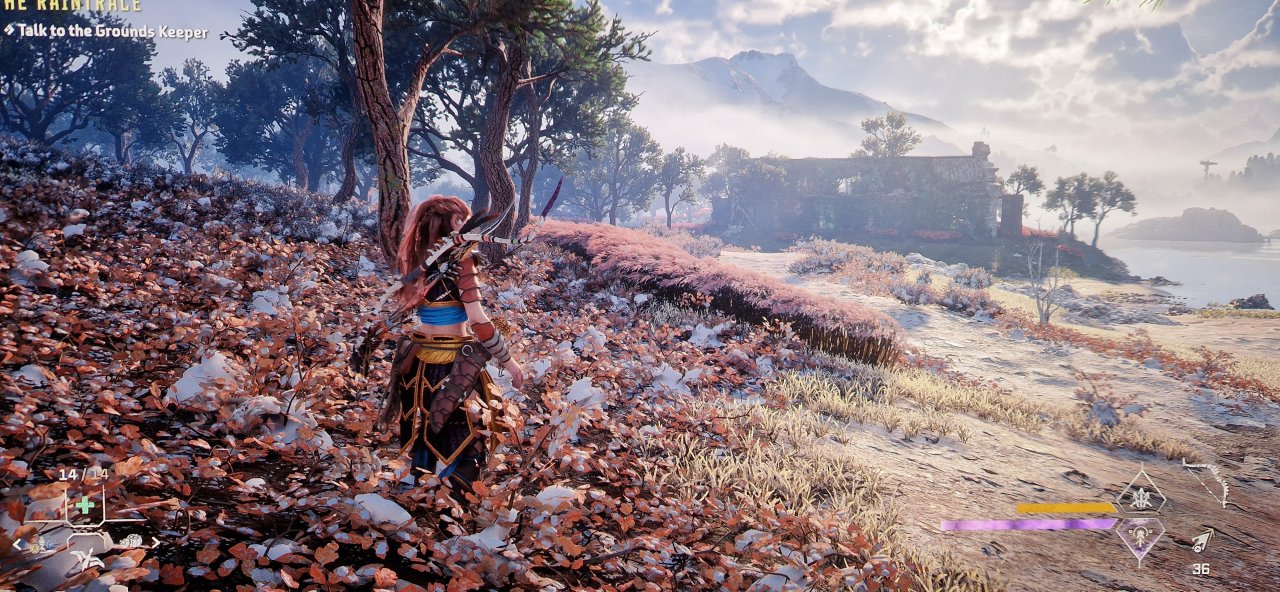Choose the arrow ammo type icon

(x=1201, y=541)
